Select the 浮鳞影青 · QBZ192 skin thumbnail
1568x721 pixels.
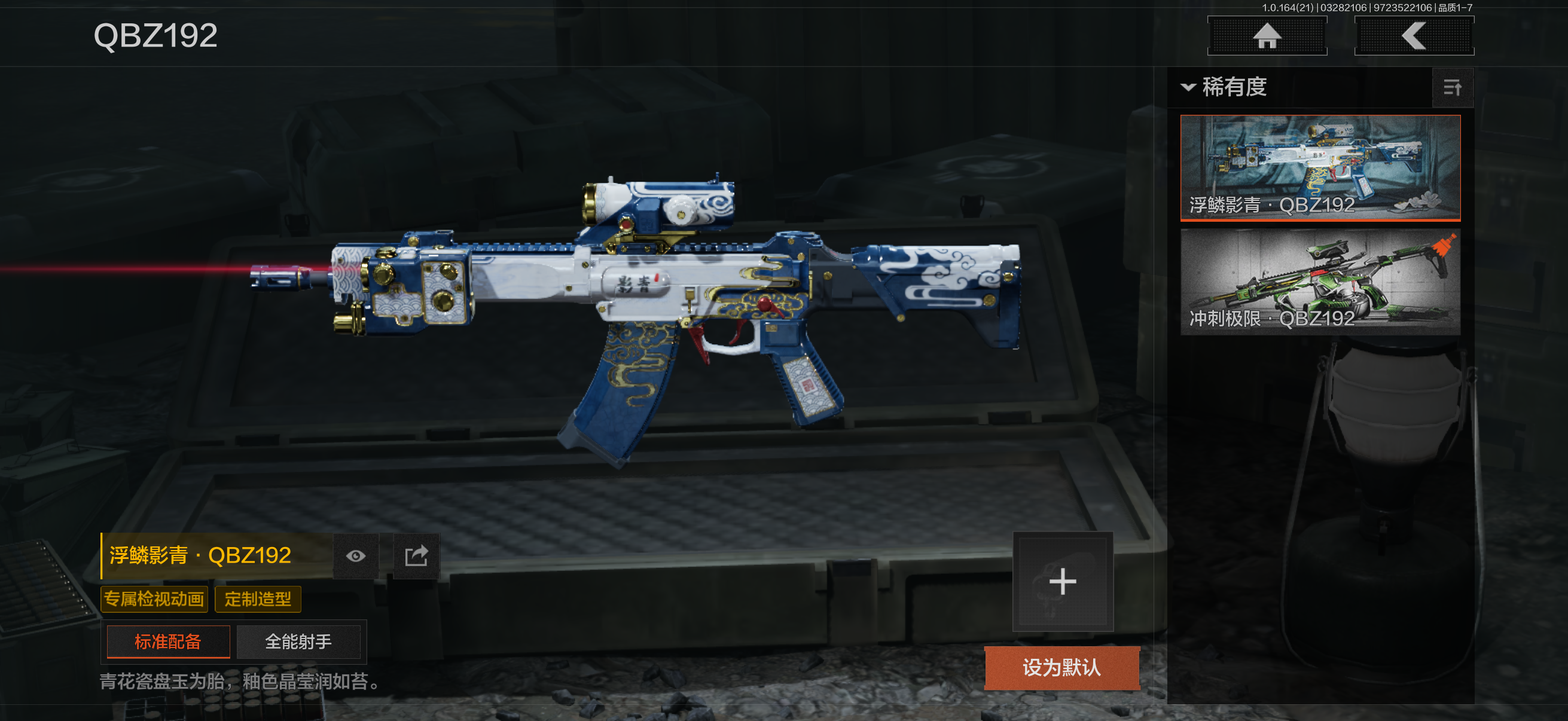pyautogui.click(x=1320, y=167)
